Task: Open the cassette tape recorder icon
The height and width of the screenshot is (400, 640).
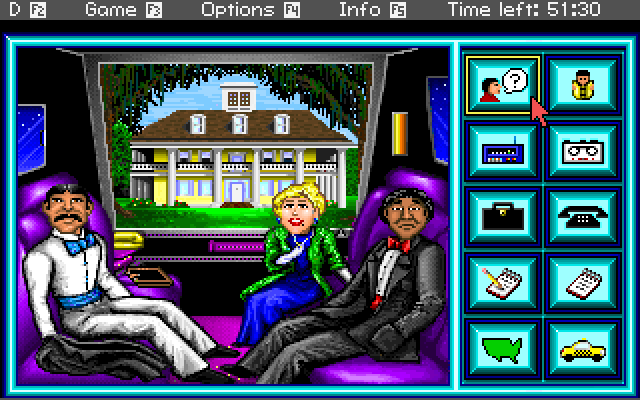Action: 583,152
